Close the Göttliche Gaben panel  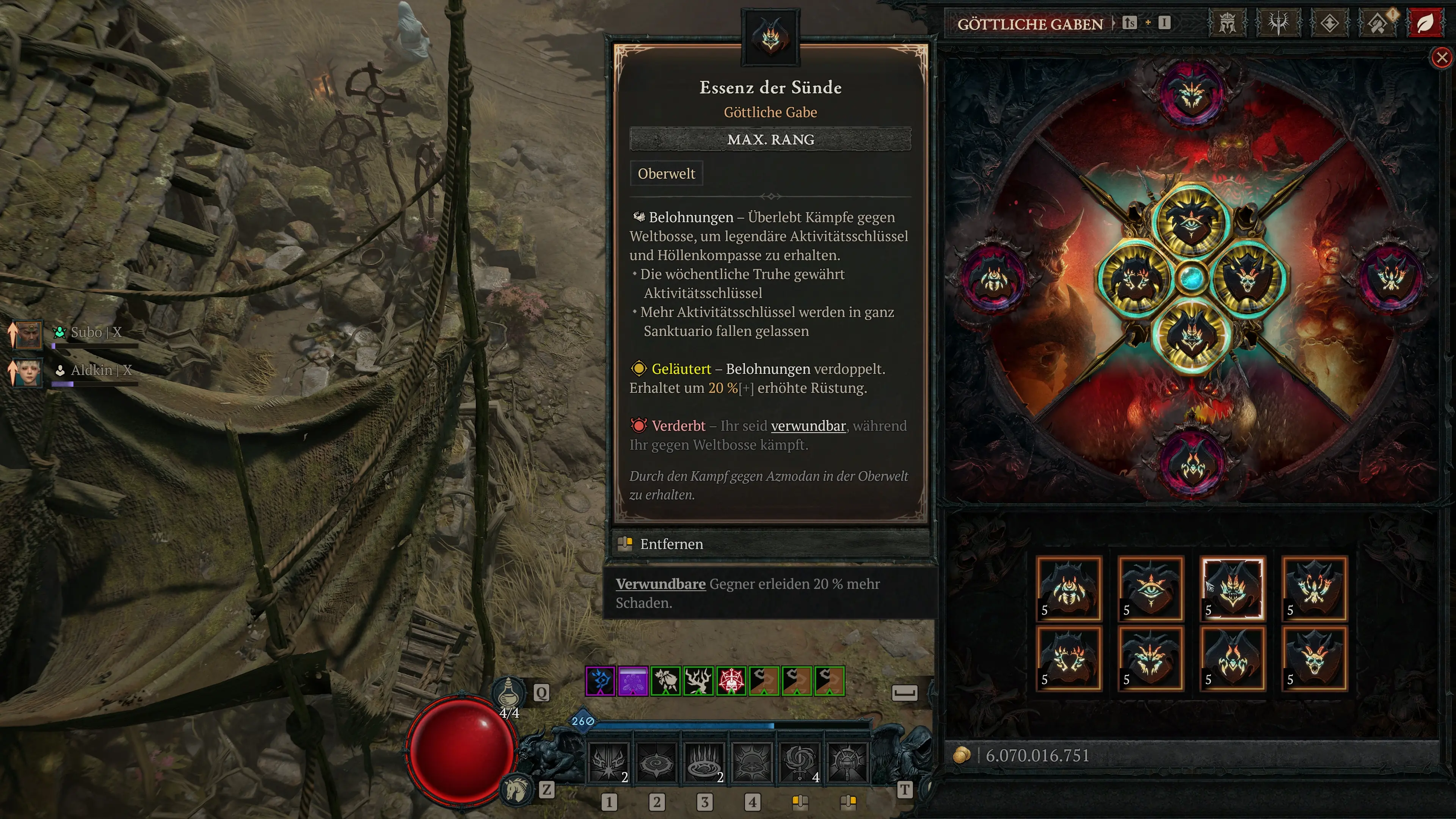tap(1441, 57)
